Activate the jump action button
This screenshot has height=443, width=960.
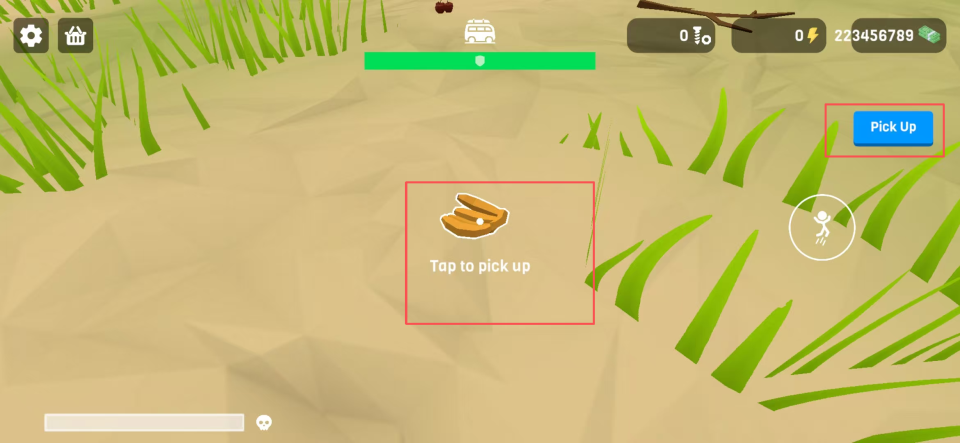[821, 227]
